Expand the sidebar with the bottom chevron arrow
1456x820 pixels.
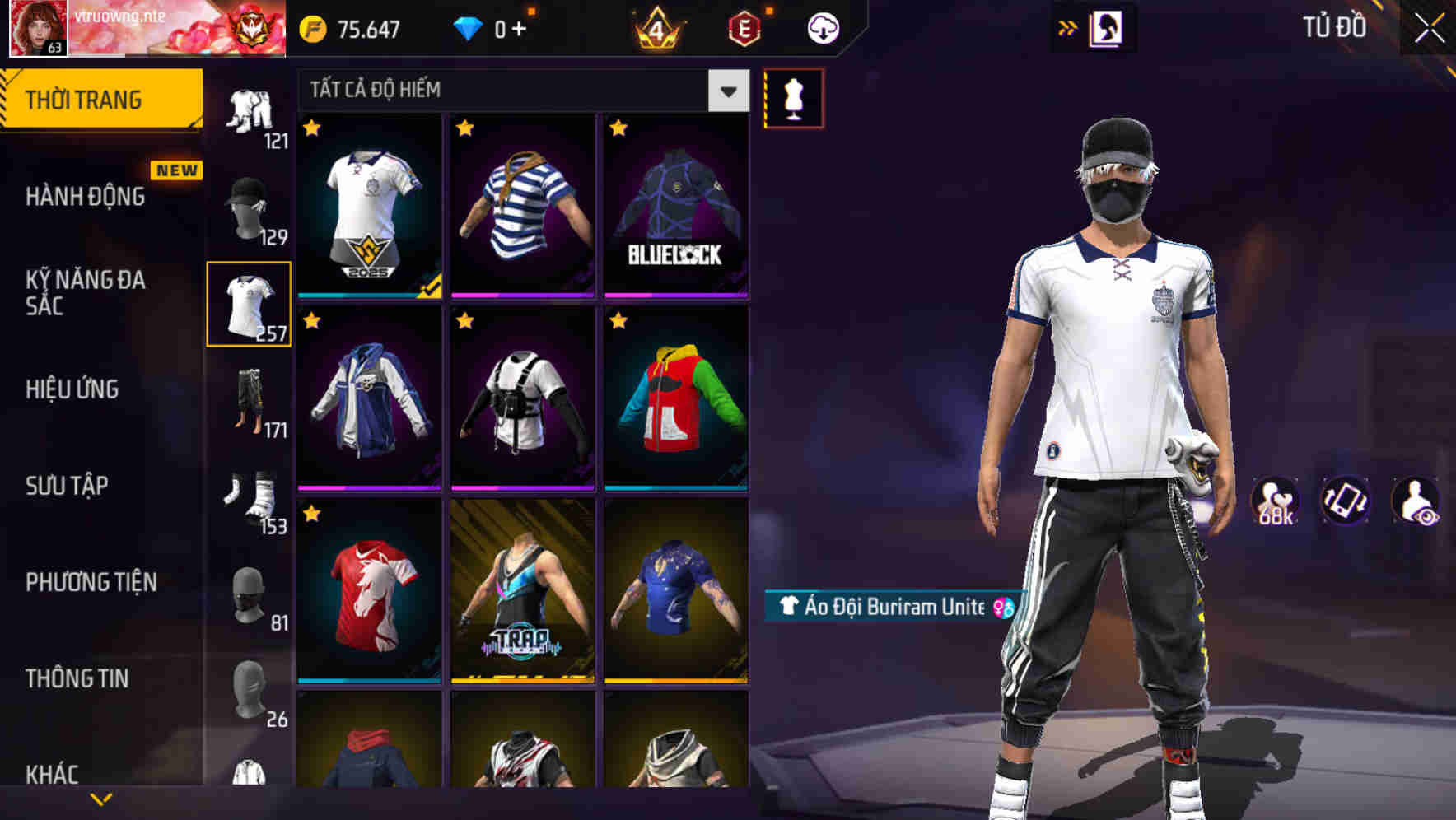click(x=99, y=797)
